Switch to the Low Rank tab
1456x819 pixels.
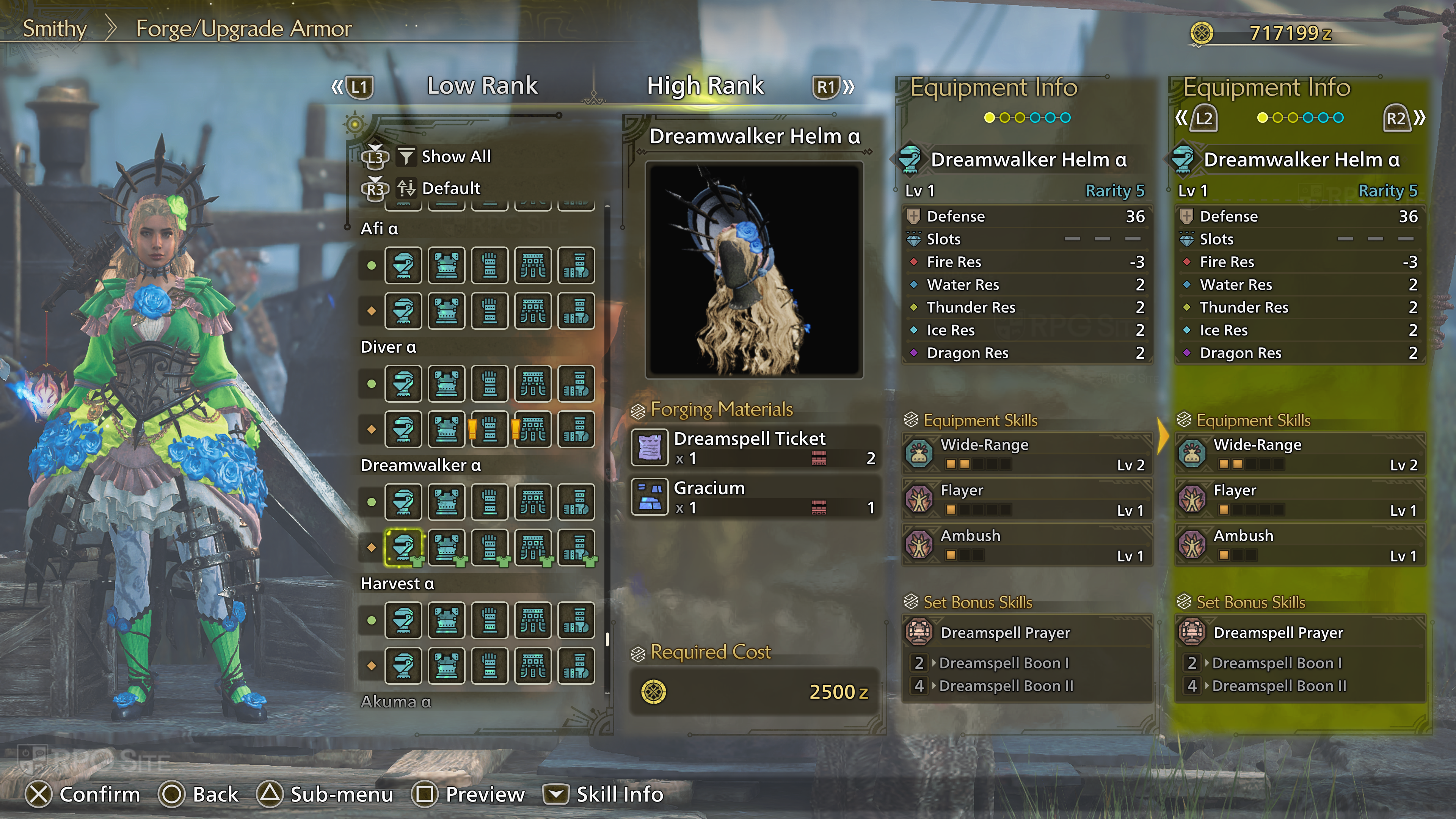point(482,86)
